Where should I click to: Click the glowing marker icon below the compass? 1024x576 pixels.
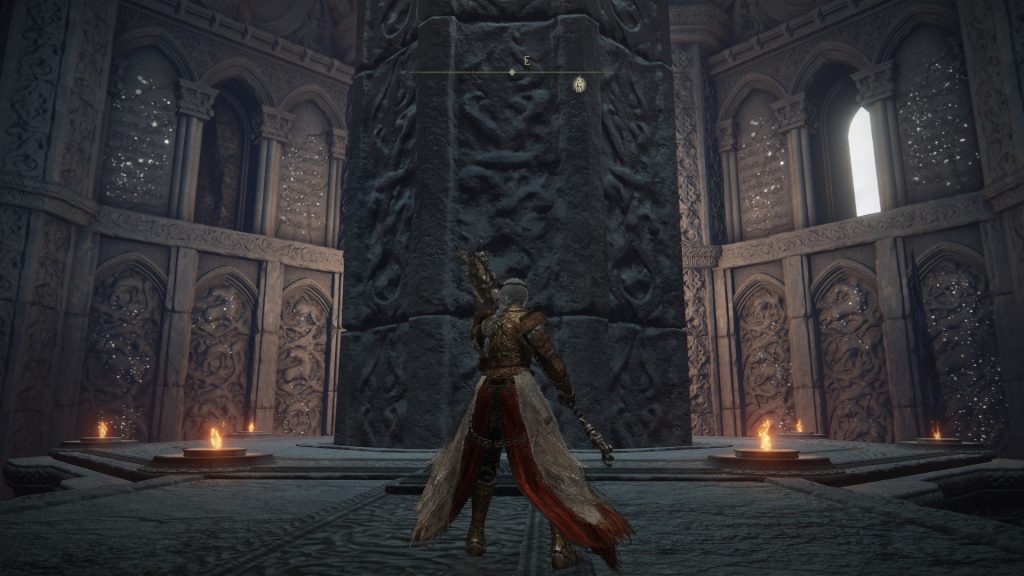pyautogui.click(x=579, y=85)
